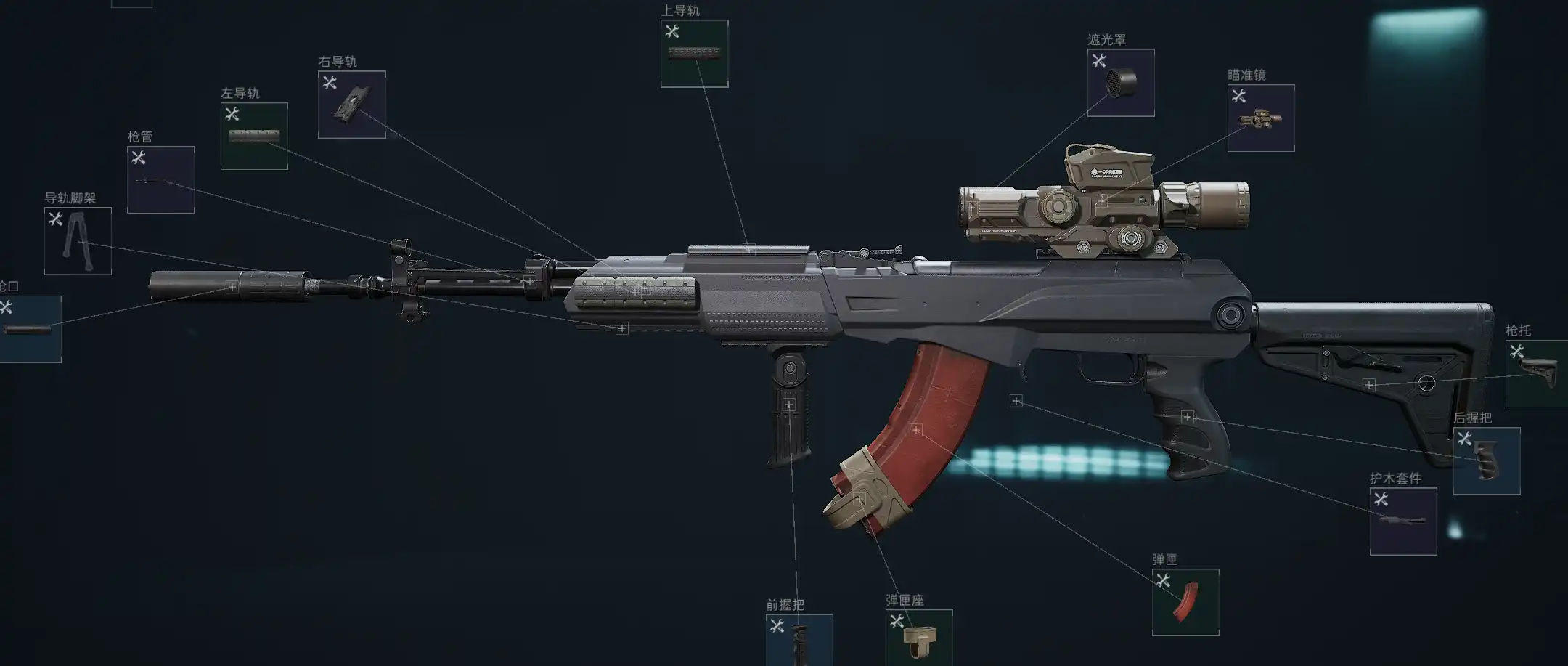Image resolution: width=1568 pixels, height=666 pixels.
Task: Open the 弹匣座 magazine well slot
Action: click(918, 637)
